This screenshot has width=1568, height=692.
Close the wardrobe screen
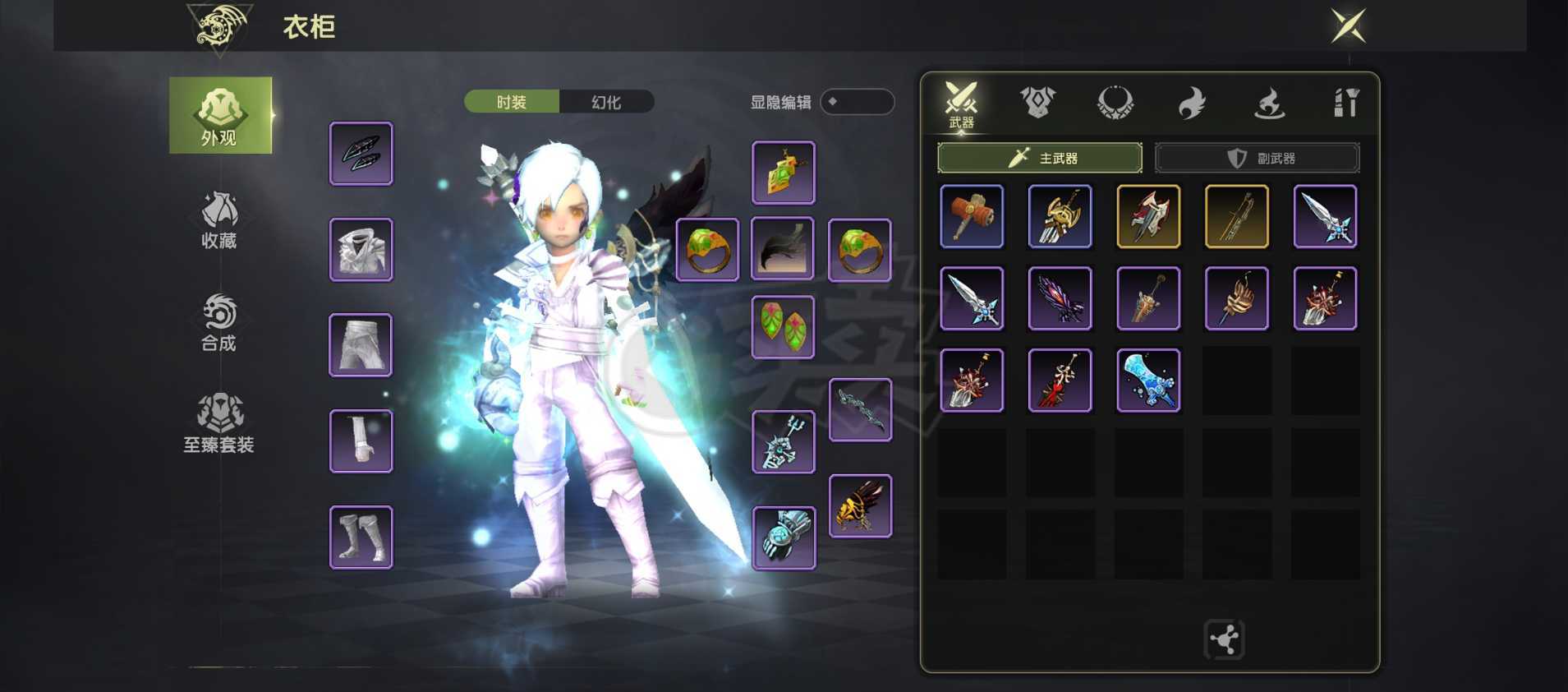pyautogui.click(x=1348, y=26)
